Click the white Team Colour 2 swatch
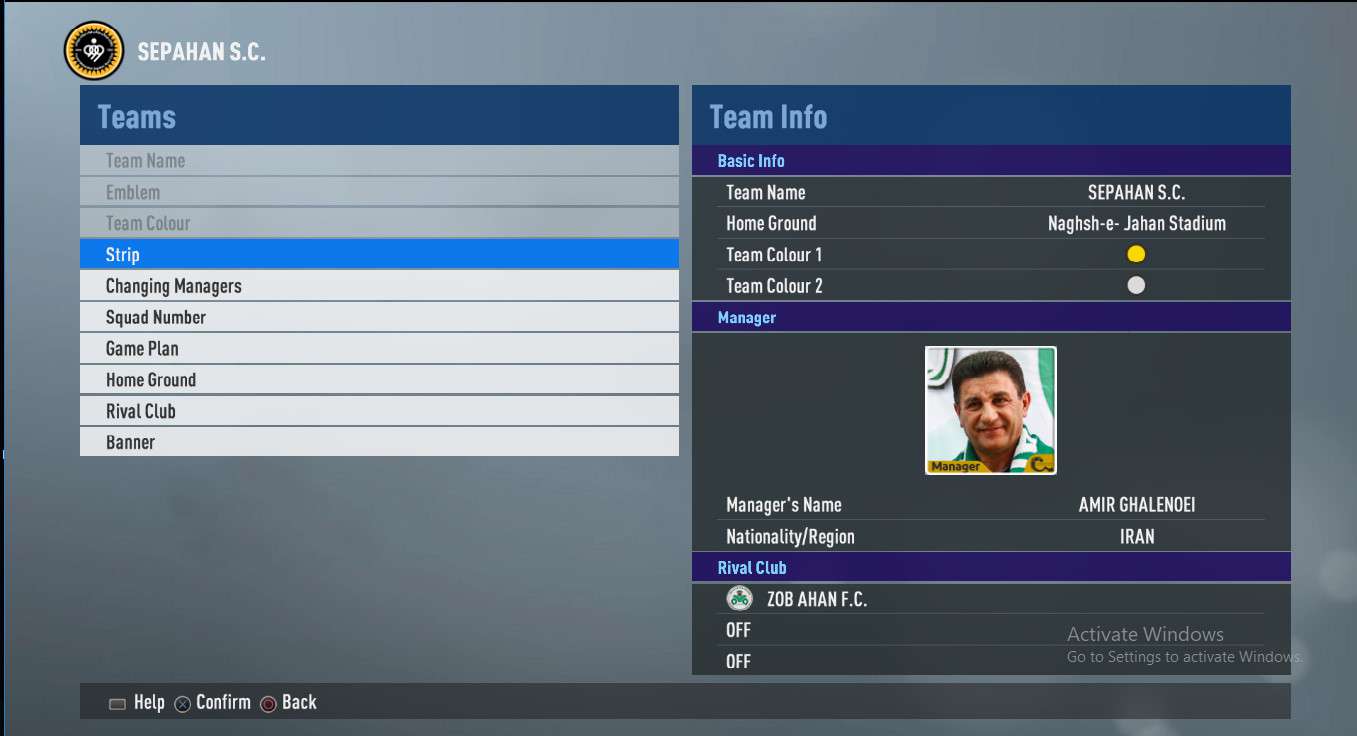 (1136, 285)
